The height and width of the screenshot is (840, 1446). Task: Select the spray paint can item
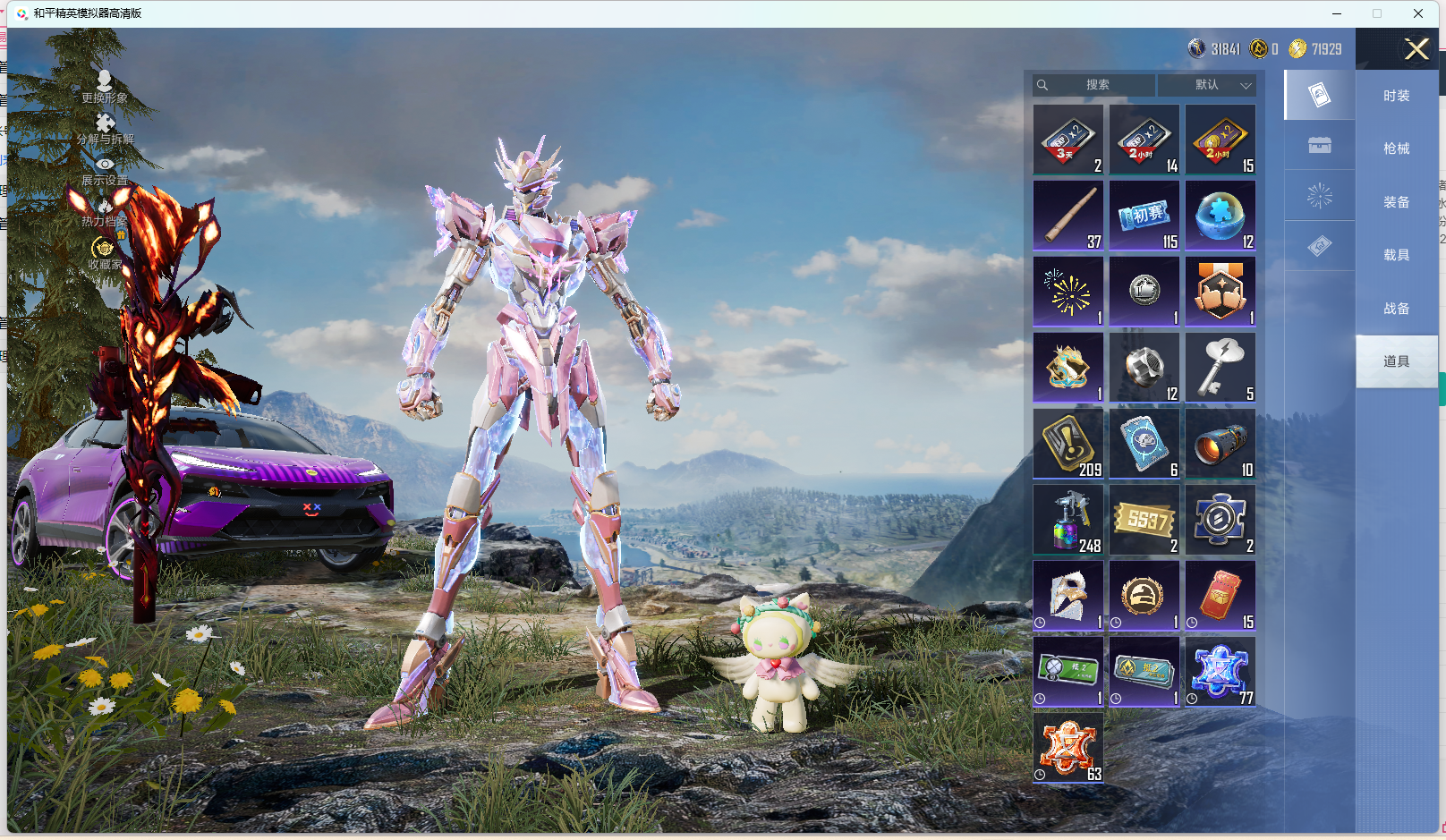1068,520
